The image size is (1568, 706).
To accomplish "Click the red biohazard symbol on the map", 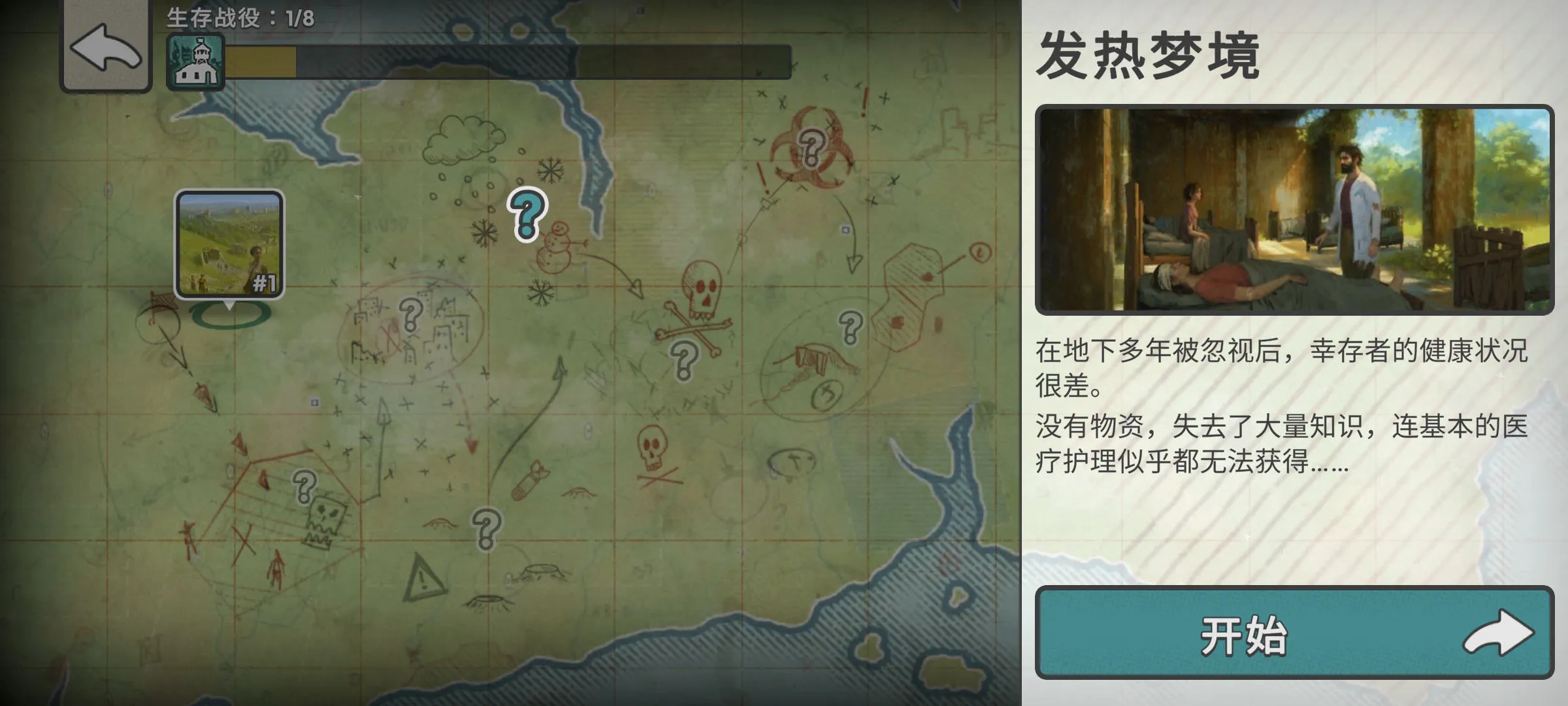I will point(811,147).
